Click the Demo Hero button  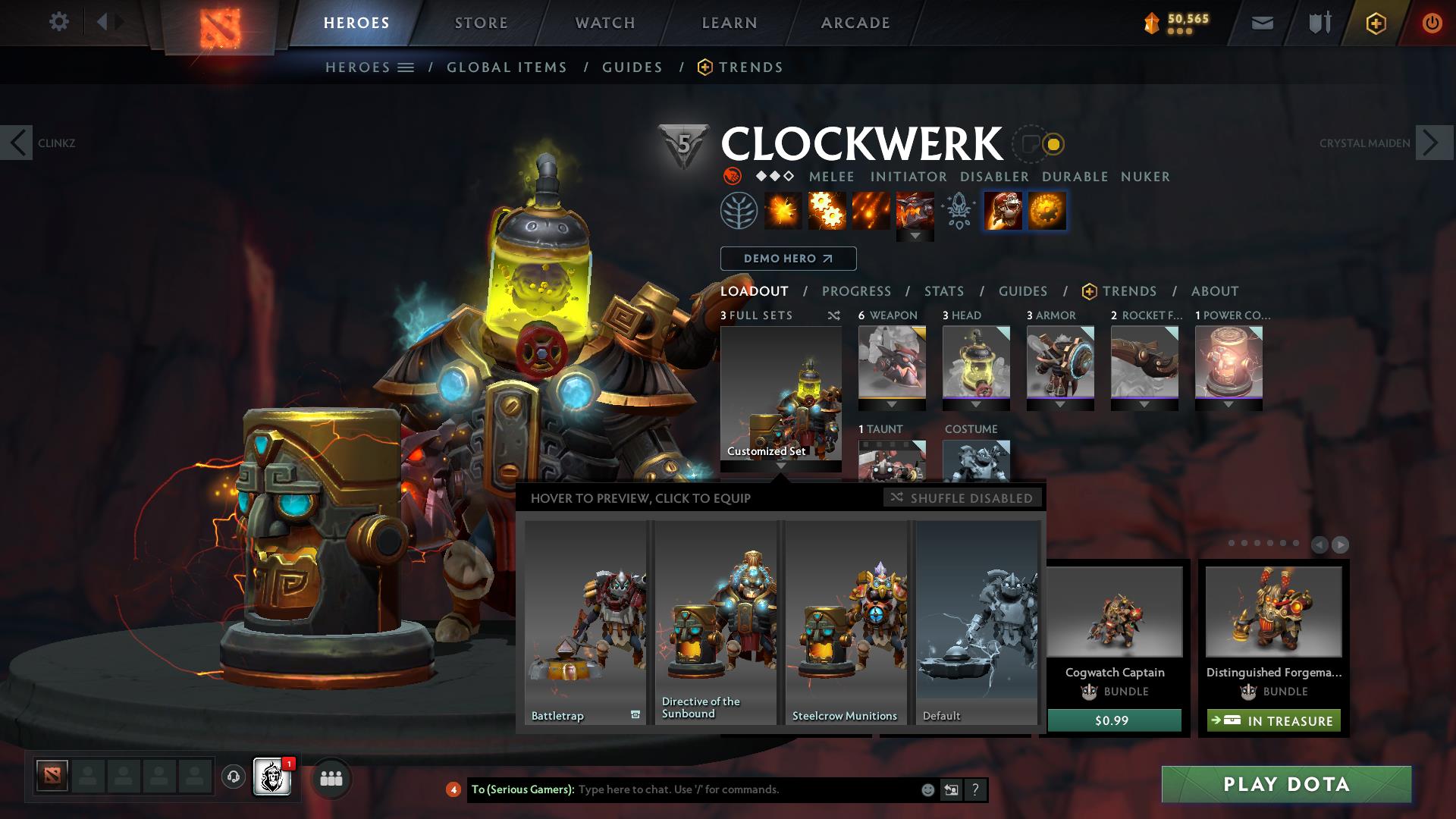tap(787, 259)
